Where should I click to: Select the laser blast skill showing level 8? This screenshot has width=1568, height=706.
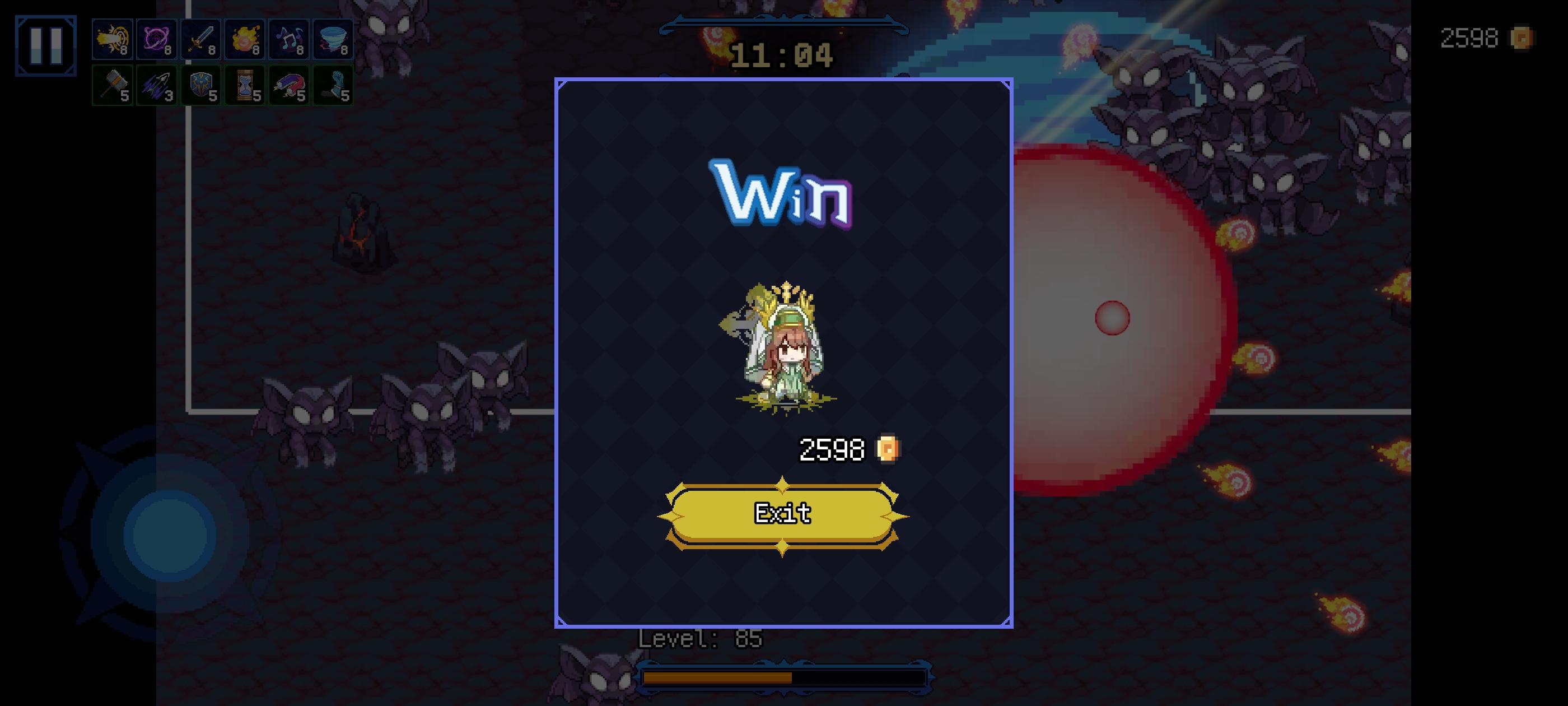coord(112,39)
